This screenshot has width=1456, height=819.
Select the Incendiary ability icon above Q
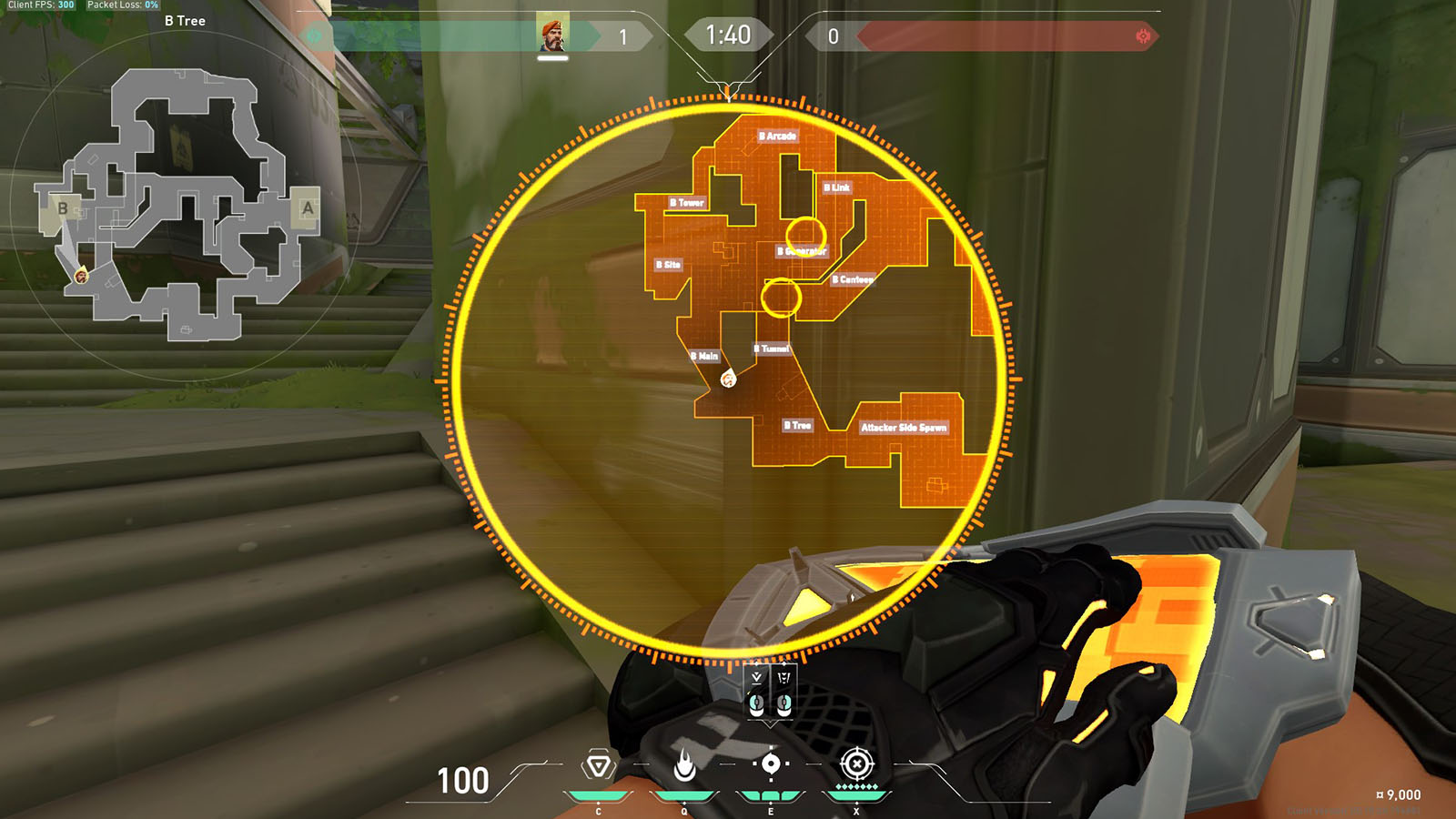[685, 765]
